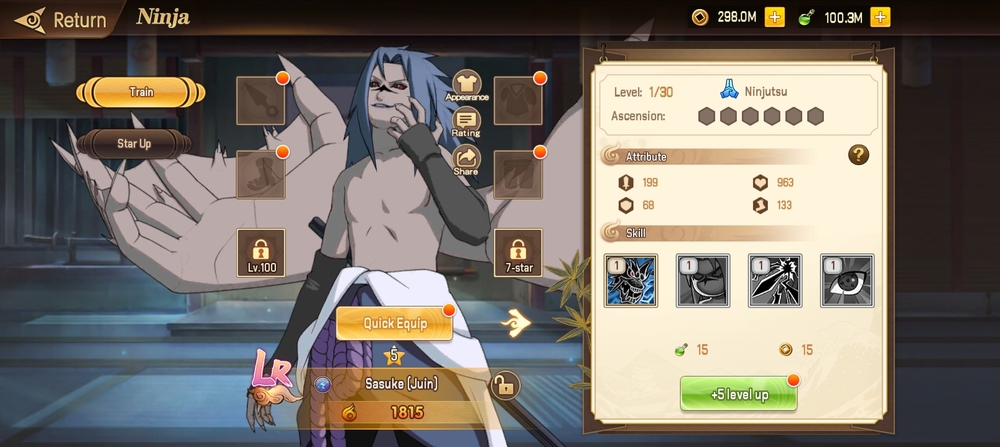View the blue demon skill icon
The height and width of the screenshot is (447, 1000).
coord(631,280)
